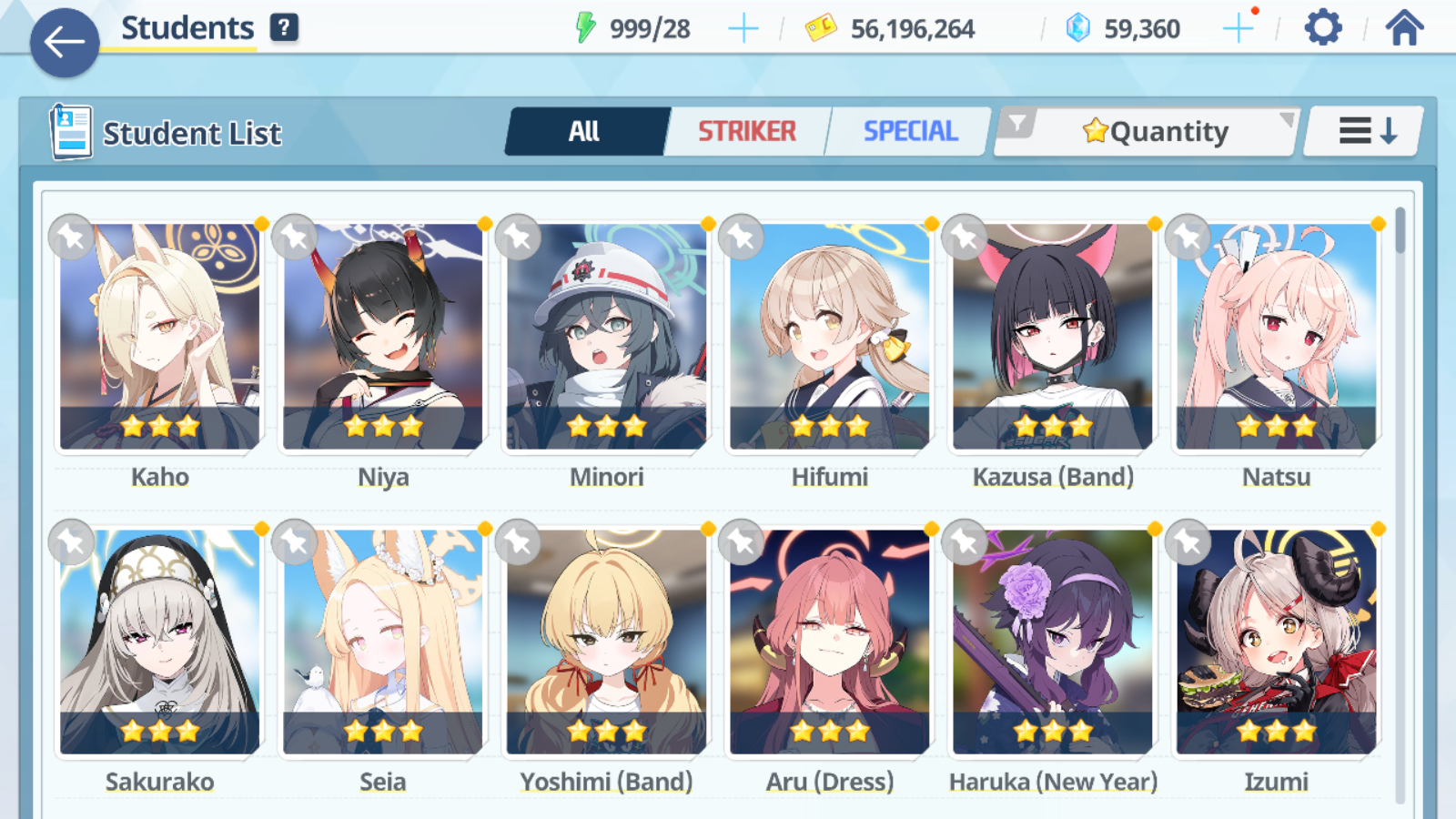The image size is (1456, 819).
Task: Select Hifumi's student thumbnail
Action: [x=829, y=337]
